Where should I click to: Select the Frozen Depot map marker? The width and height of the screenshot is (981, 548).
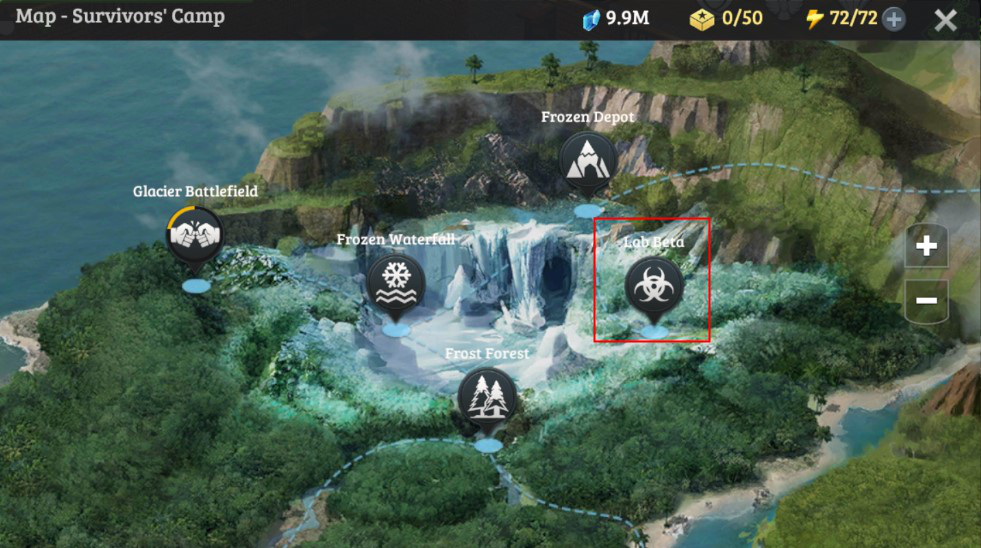pos(587,162)
